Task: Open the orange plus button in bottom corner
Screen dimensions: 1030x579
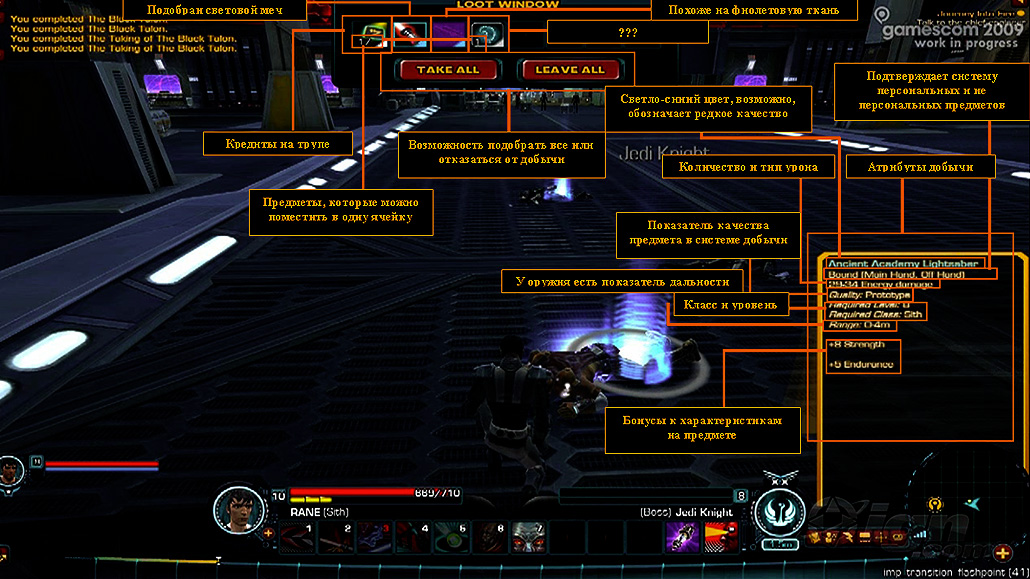Action: (x=1003, y=553)
